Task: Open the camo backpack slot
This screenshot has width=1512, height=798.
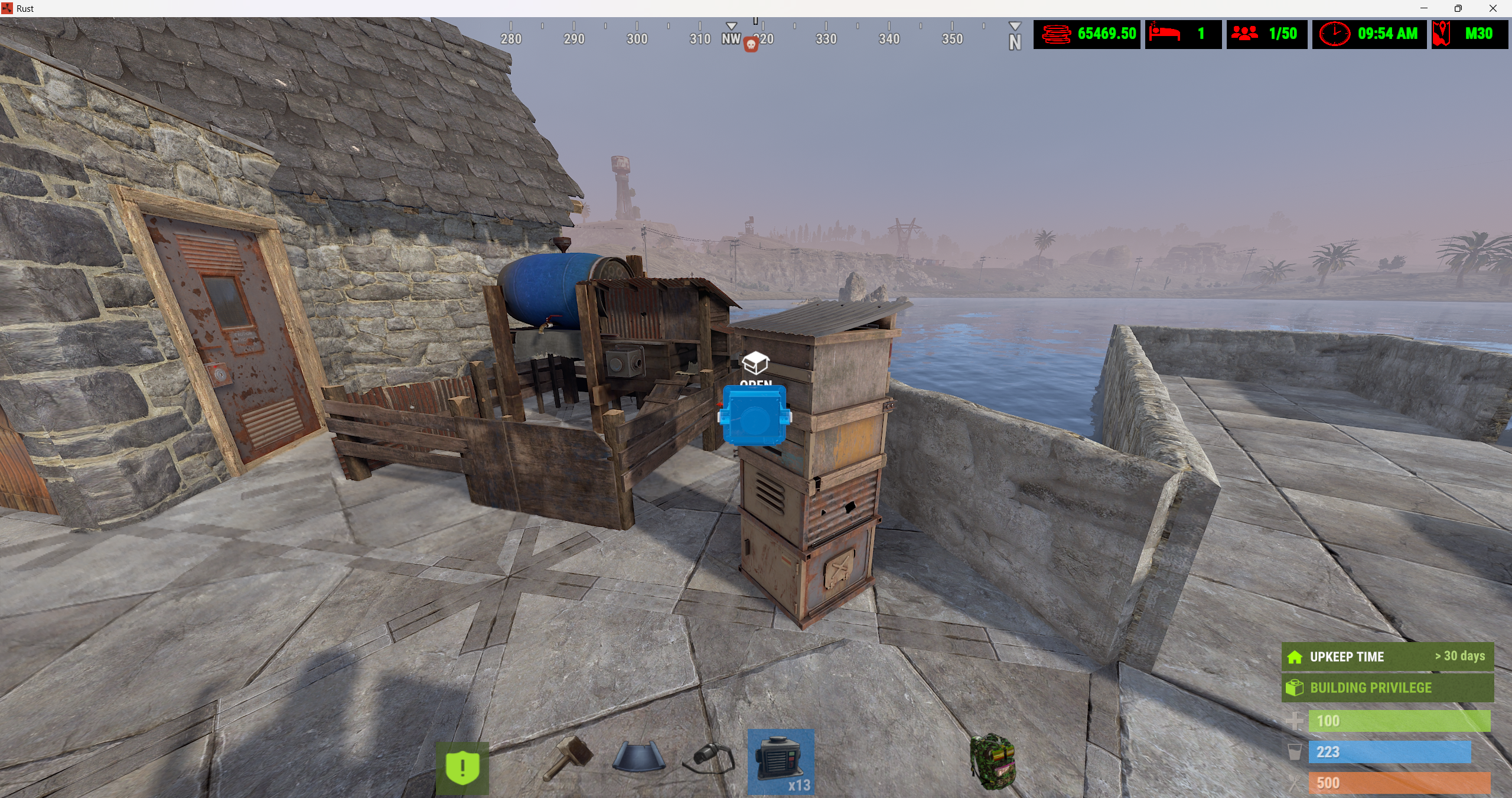Action: (x=992, y=761)
